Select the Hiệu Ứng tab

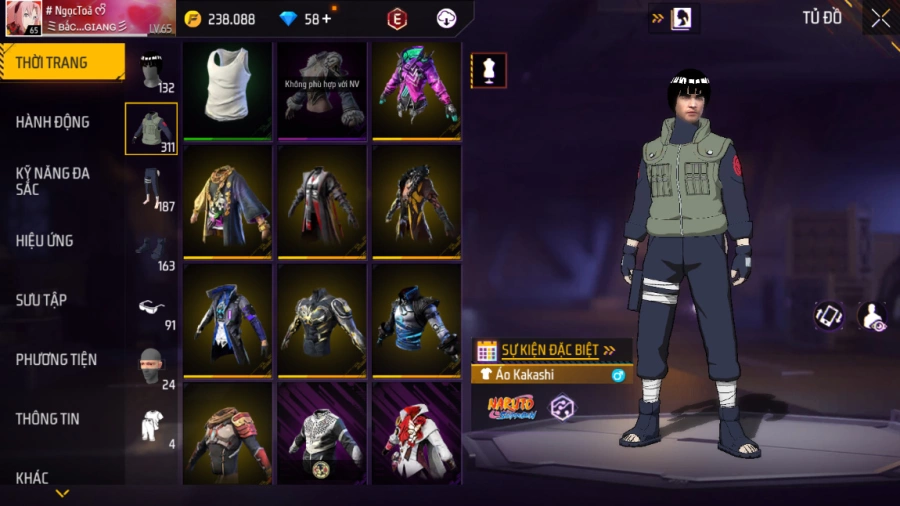[44, 241]
